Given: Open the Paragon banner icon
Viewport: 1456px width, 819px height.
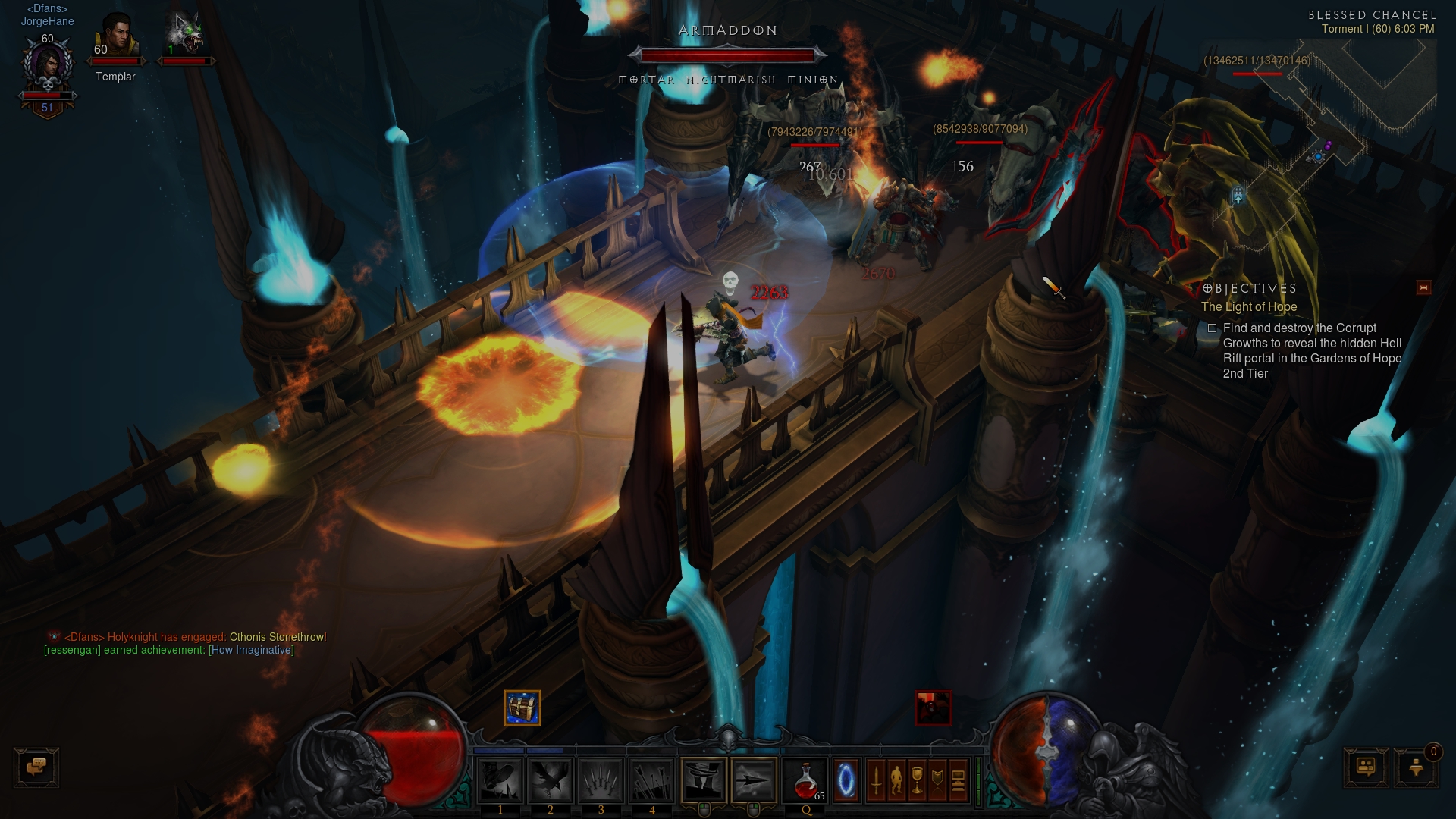Looking at the screenshot, I should coord(937,780).
